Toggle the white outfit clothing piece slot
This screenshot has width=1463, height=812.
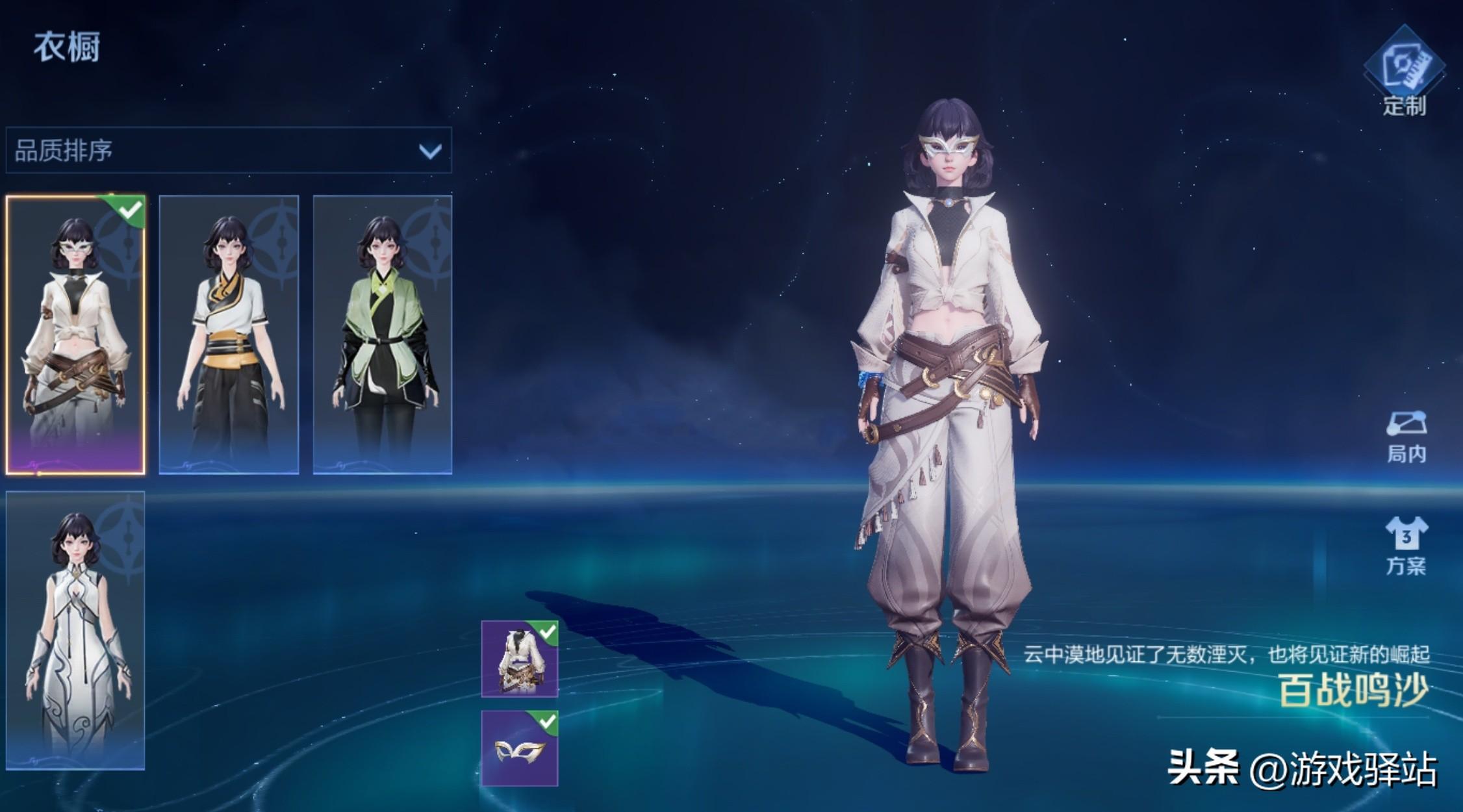[x=520, y=659]
